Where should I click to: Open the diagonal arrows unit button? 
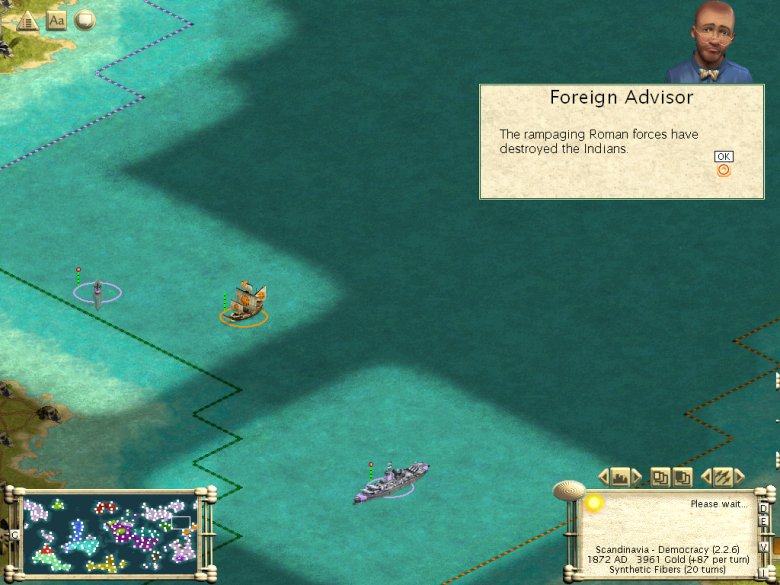(x=724, y=476)
